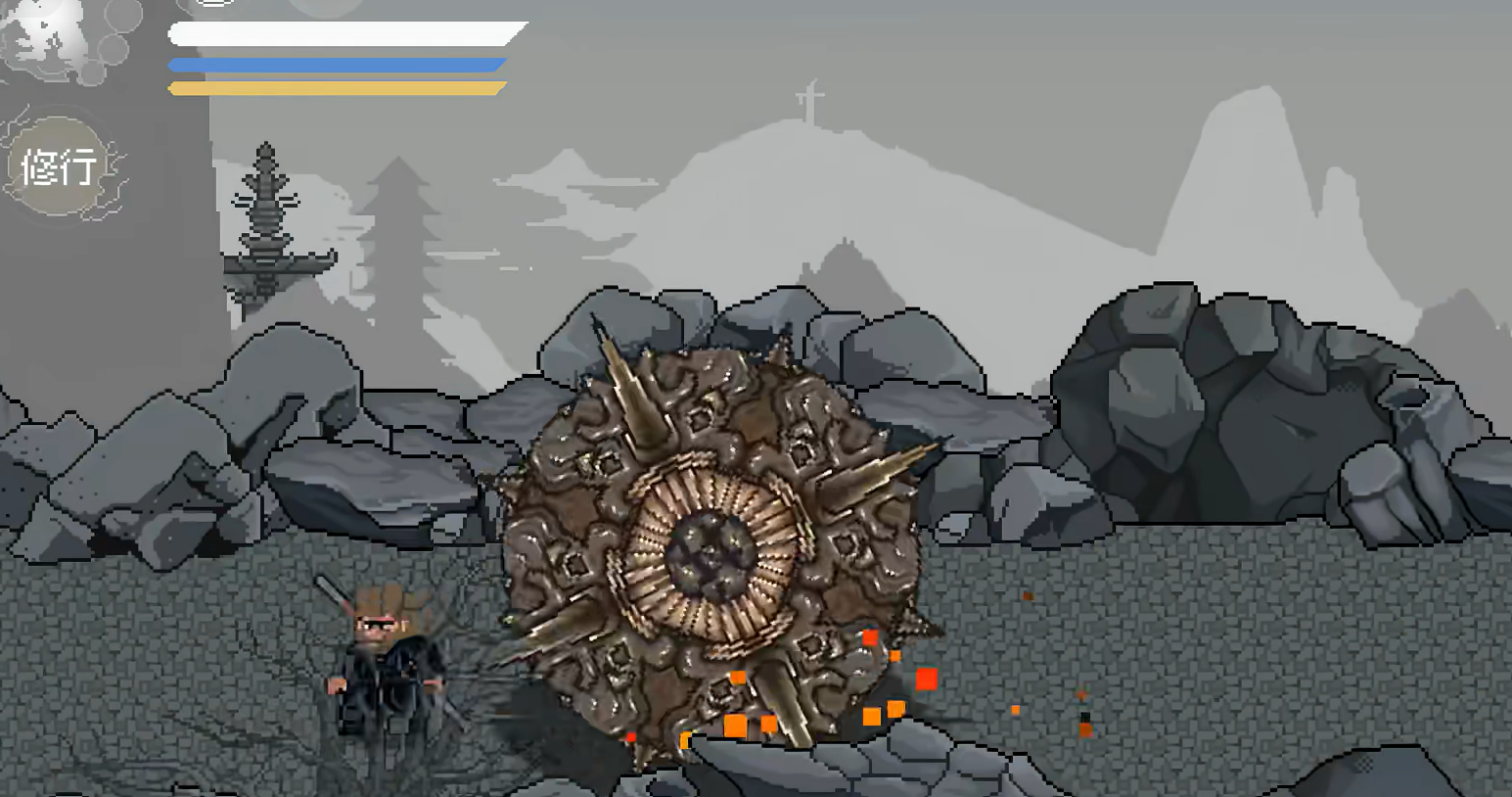
Task: Open the 修行 (cultivation) menu
Action: [59, 166]
